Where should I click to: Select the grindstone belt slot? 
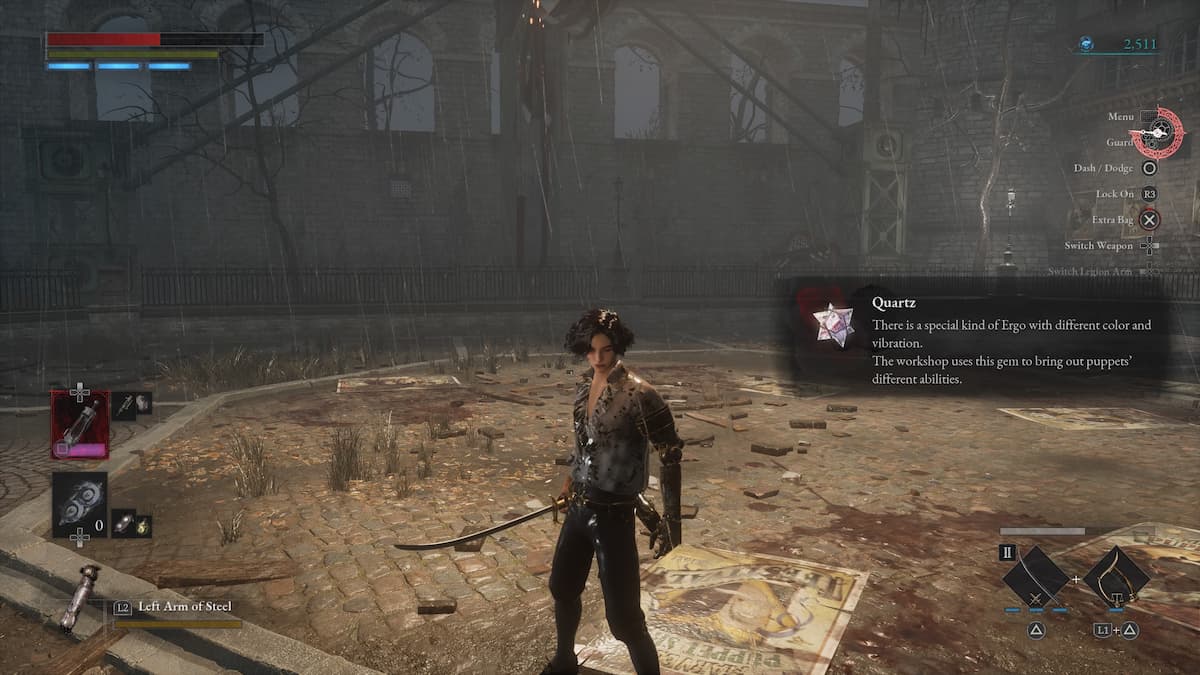tap(80, 505)
